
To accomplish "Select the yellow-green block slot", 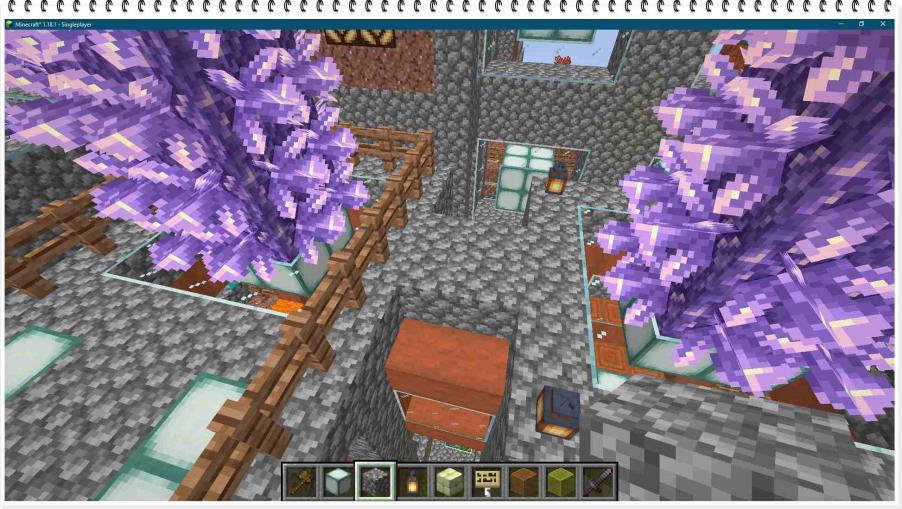I will point(560,482).
